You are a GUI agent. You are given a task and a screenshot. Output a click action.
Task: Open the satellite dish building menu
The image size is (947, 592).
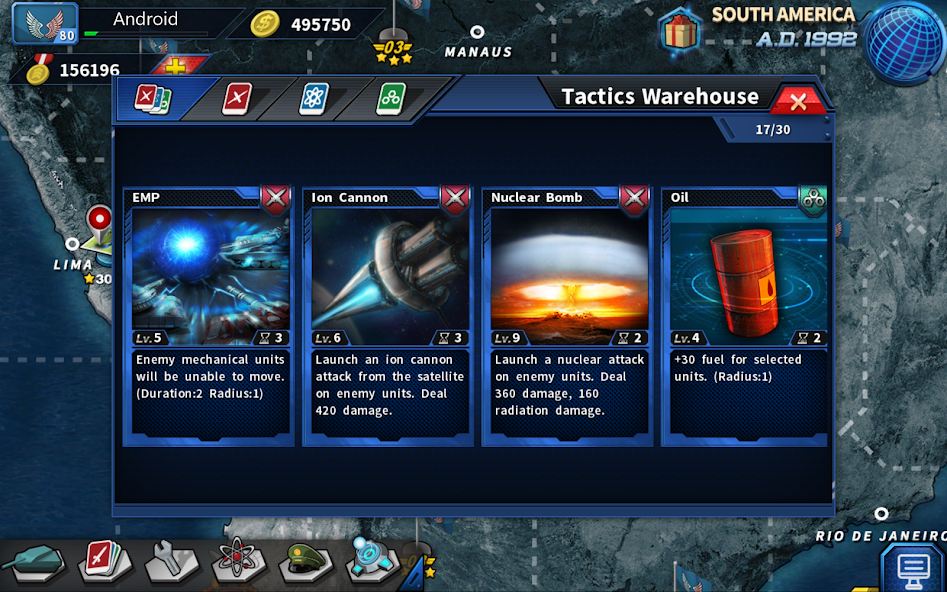coord(372,560)
